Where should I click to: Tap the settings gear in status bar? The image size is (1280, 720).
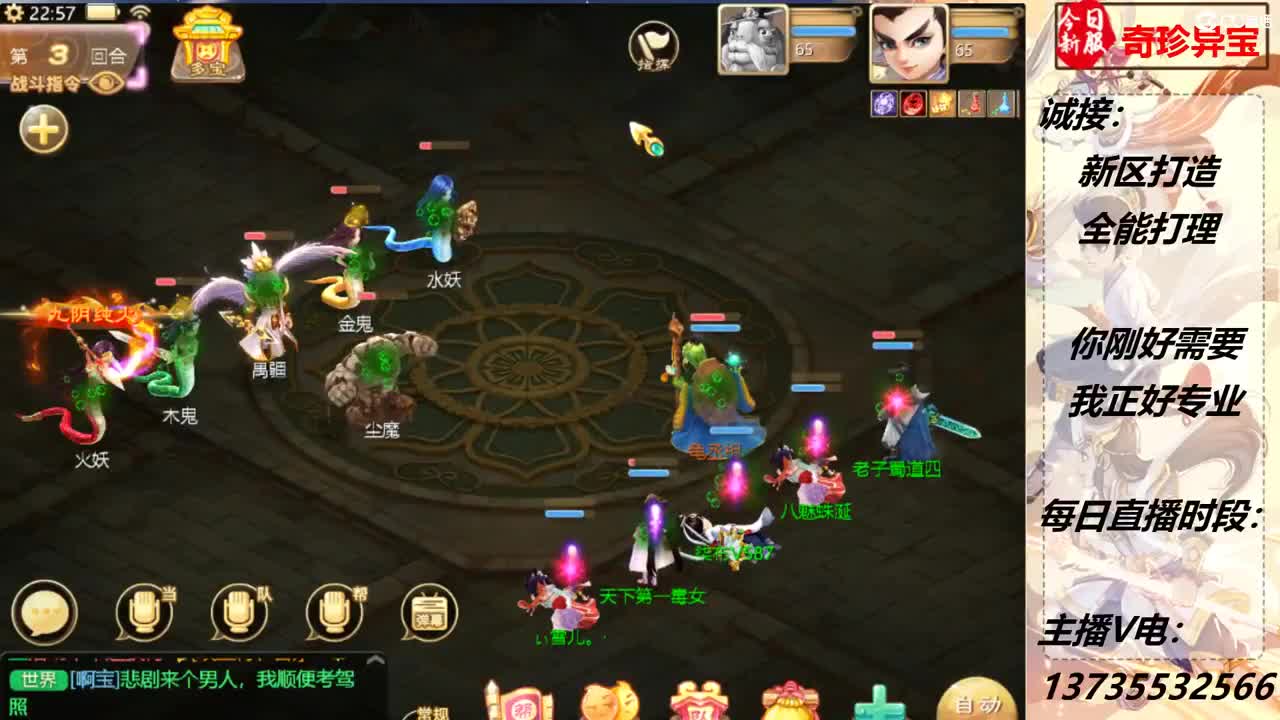click(14, 11)
